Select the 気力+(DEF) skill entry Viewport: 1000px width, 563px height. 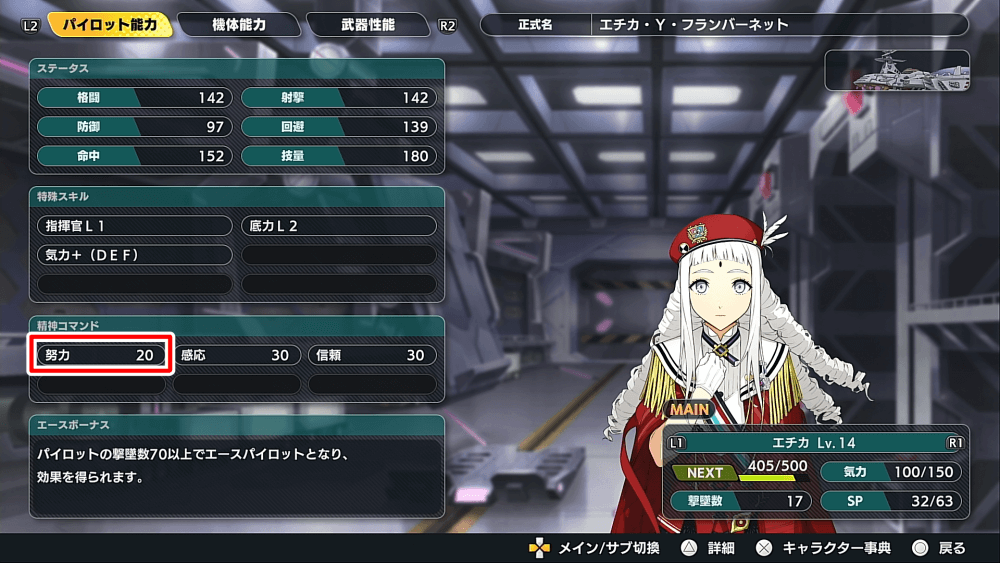point(134,255)
